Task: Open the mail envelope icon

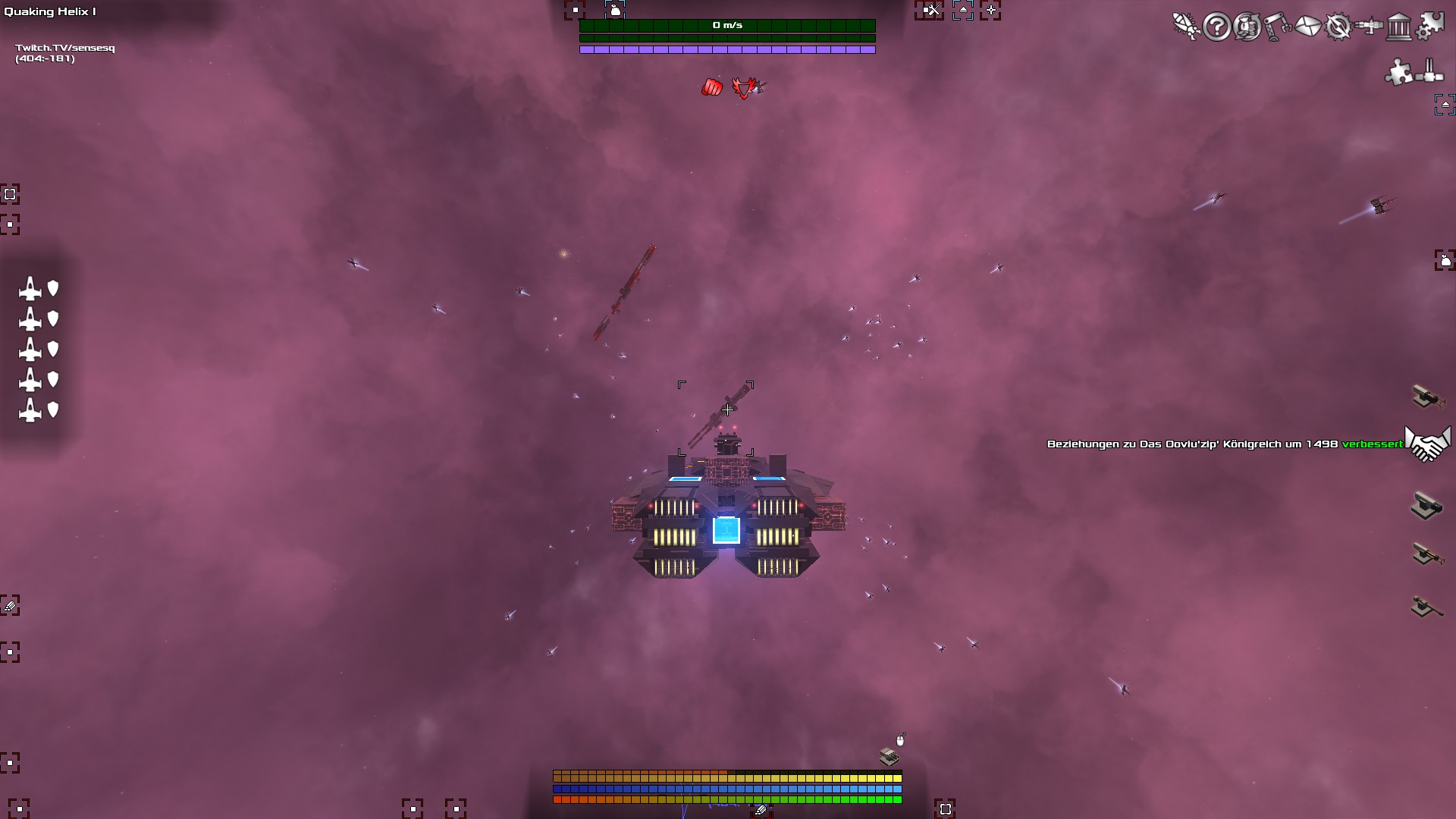Action: [x=1308, y=27]
